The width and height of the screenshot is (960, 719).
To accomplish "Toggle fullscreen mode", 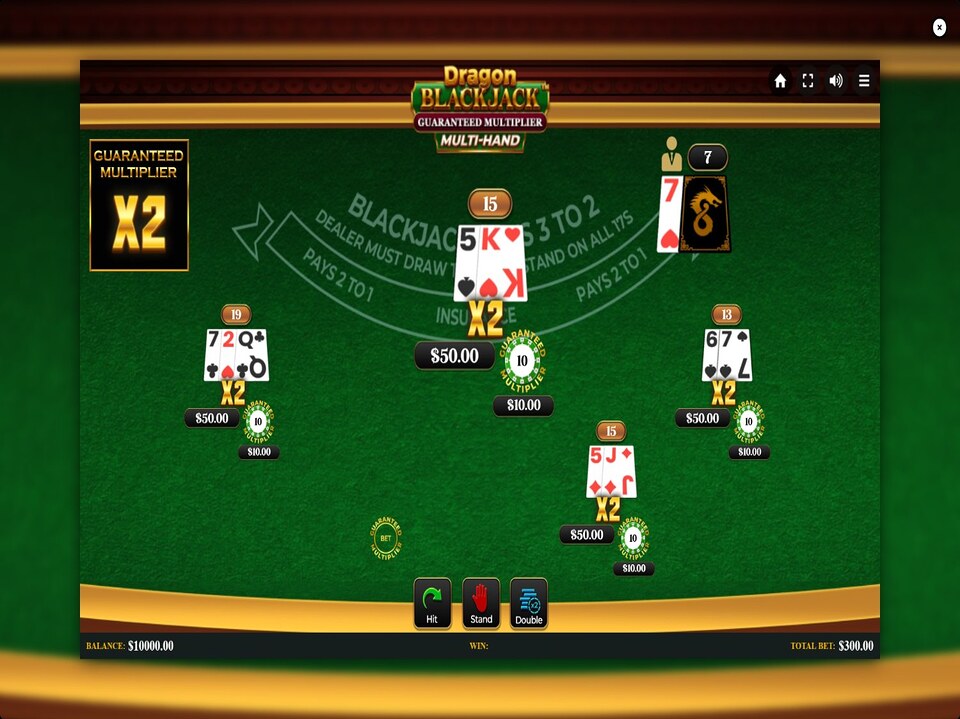I will tap(808, 81).
